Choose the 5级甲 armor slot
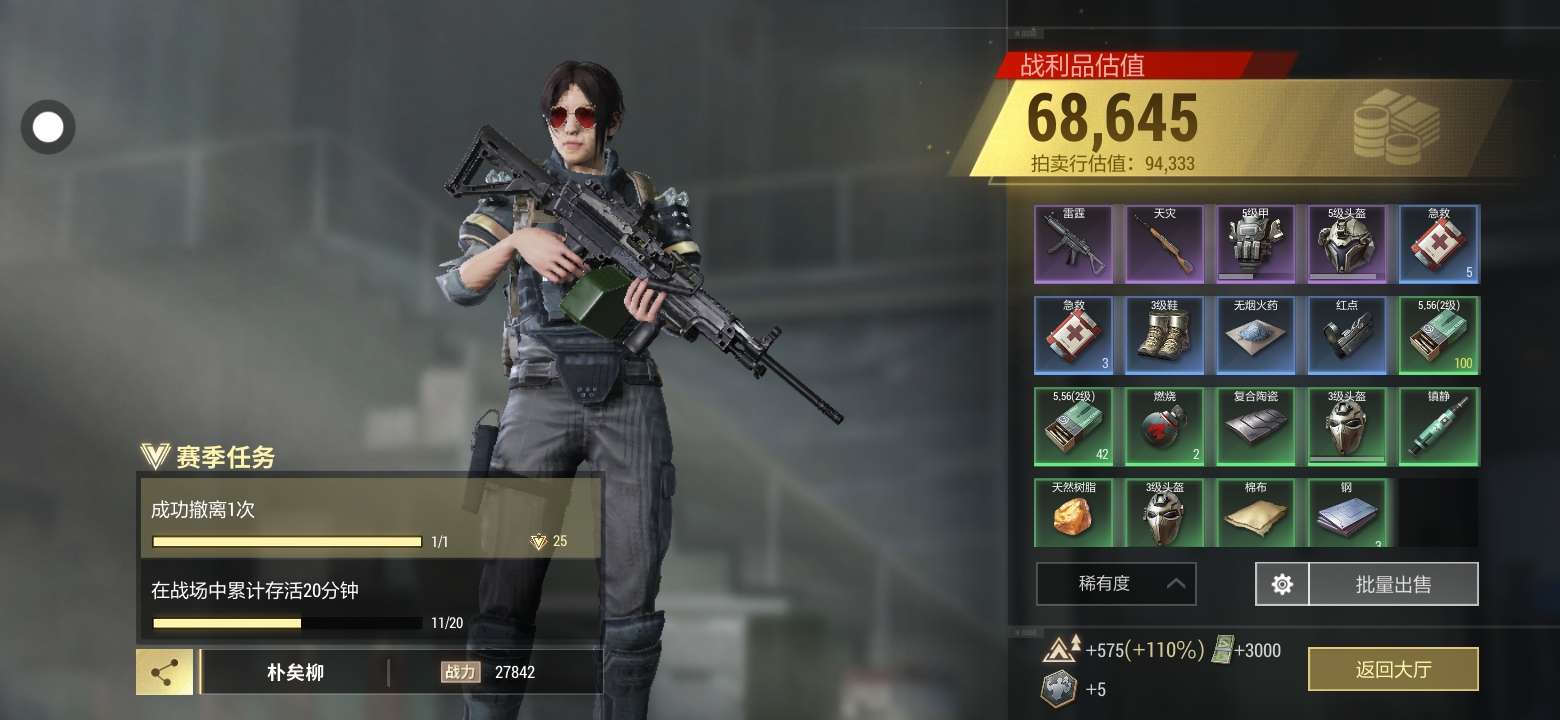Viewport: 1560px width, 720px height. (x=1255, y=244)
